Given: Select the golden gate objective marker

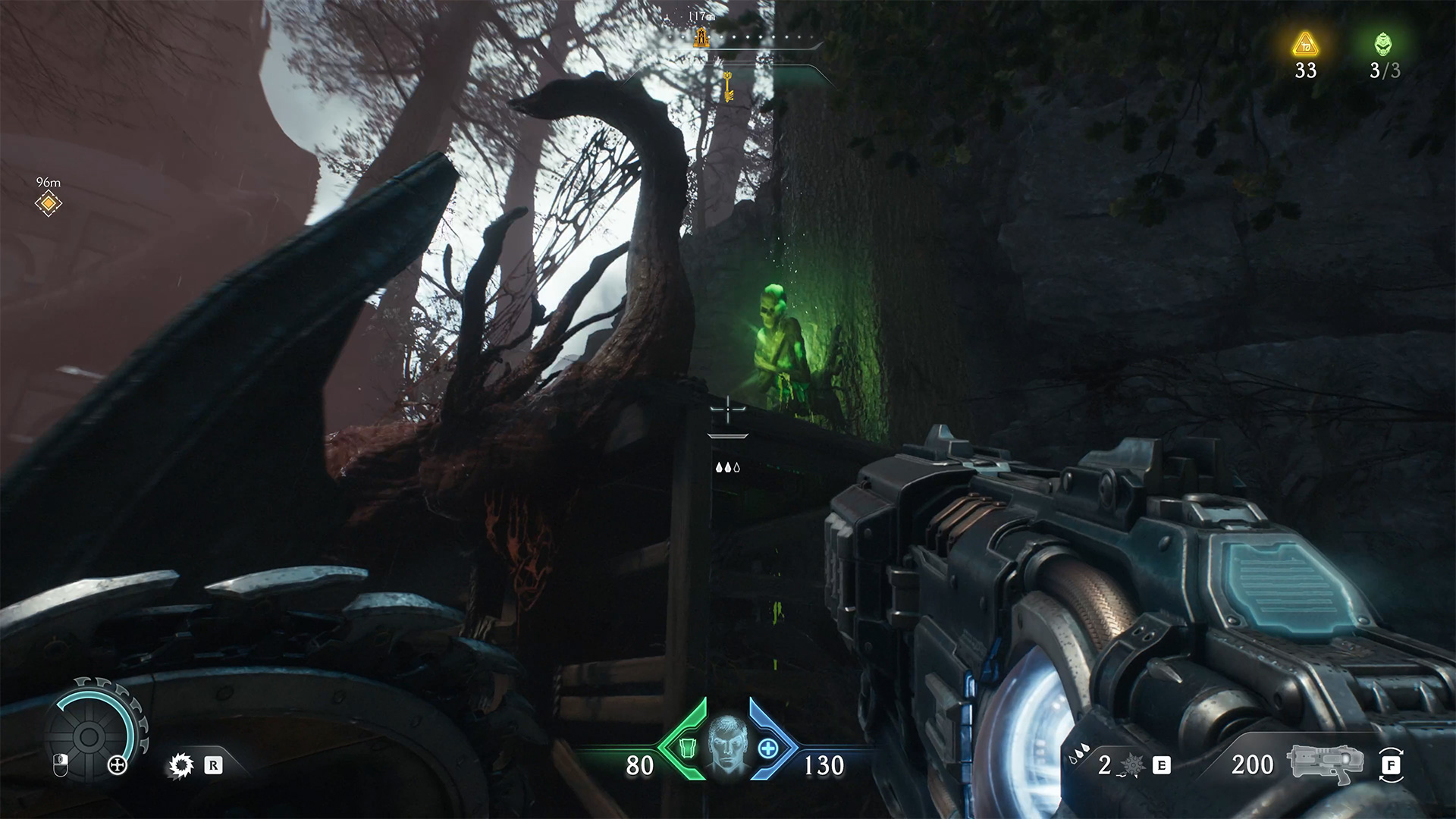Looking at the screenshot, I should click(x=701, y=36).
